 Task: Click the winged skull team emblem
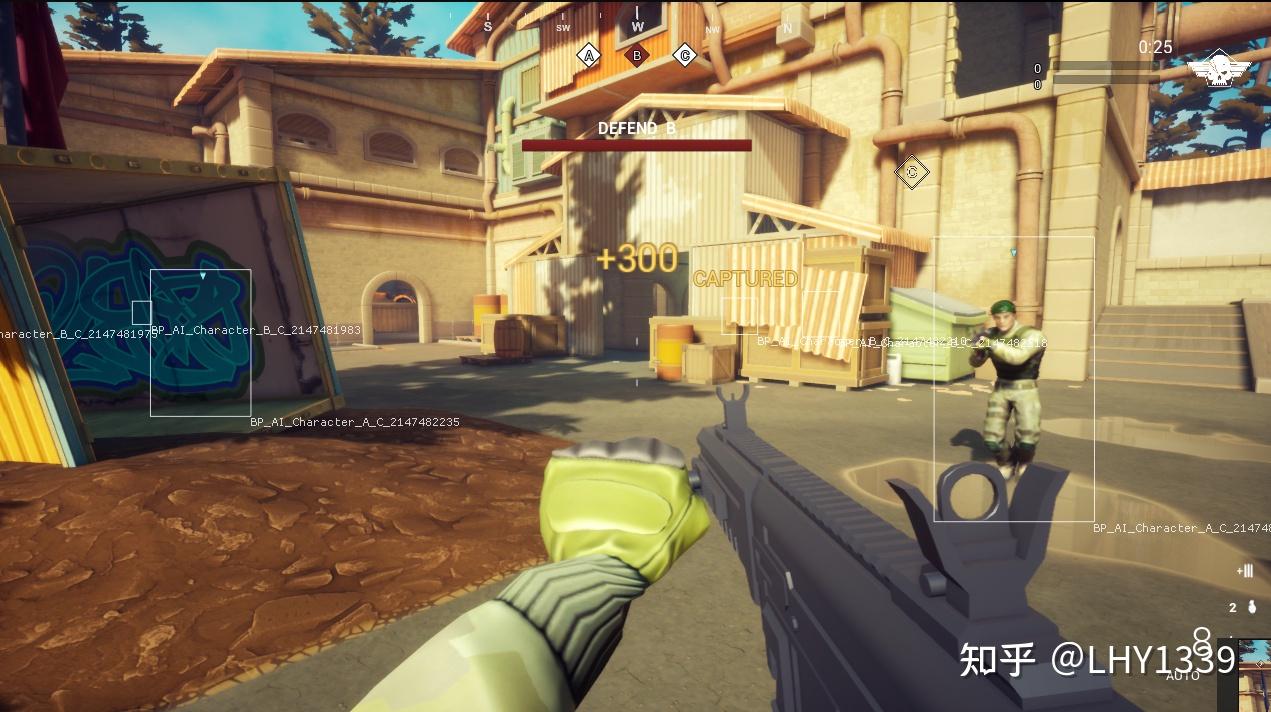click(x=1218, y=70)
